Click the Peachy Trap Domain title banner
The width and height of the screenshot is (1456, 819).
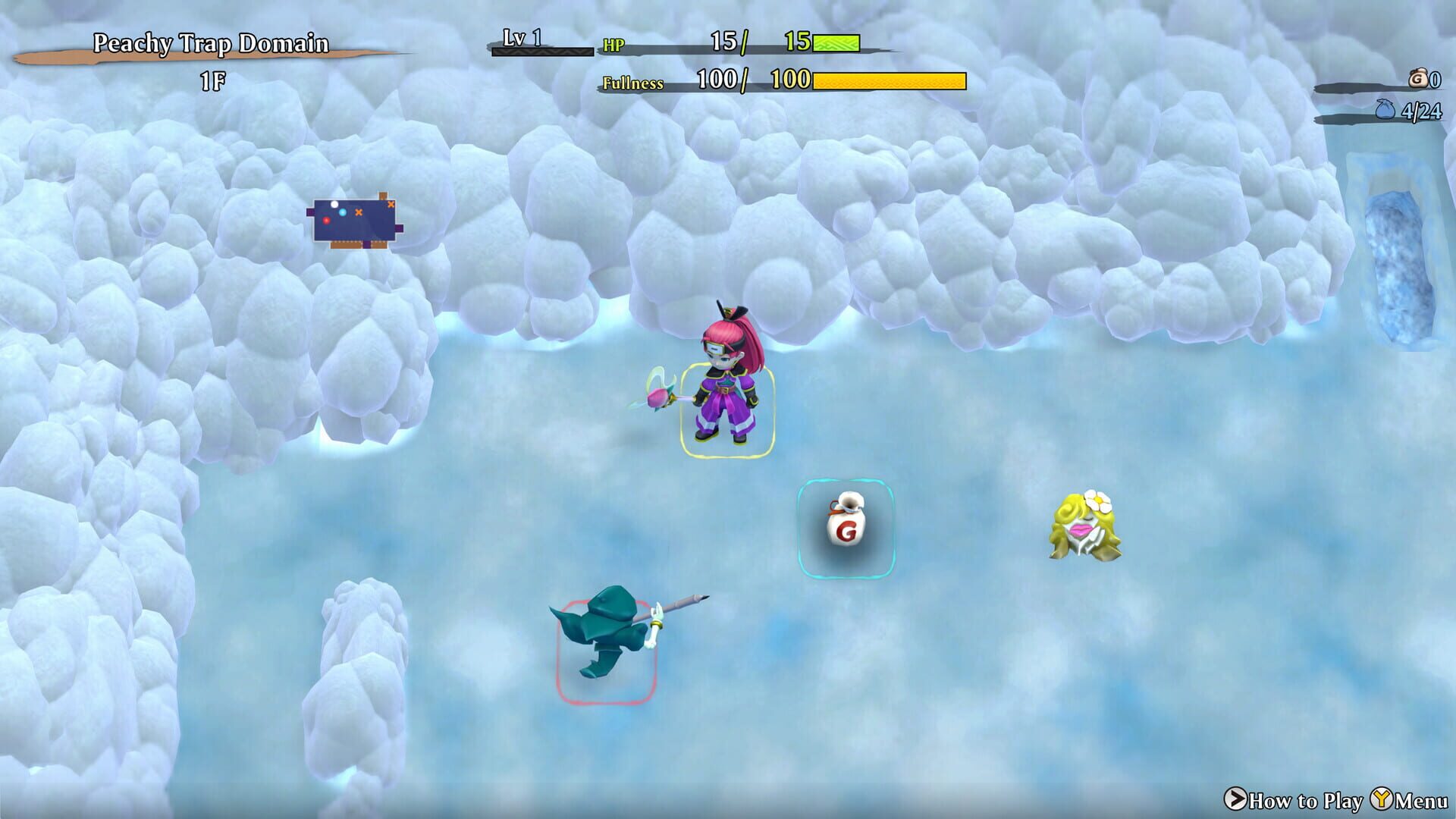coord(210,44)
